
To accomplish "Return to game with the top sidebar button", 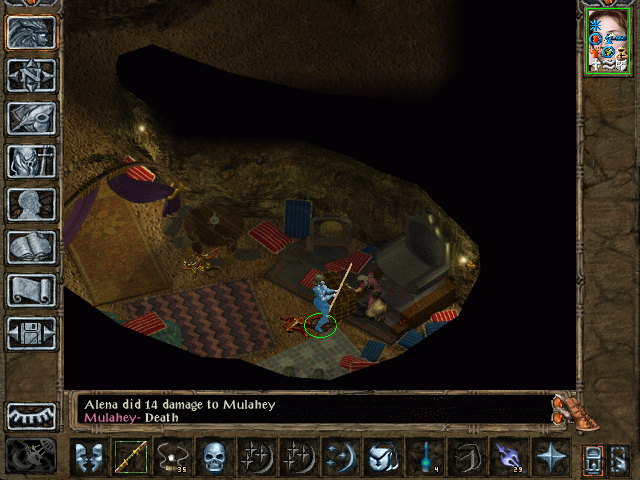I will pos(31,31).
